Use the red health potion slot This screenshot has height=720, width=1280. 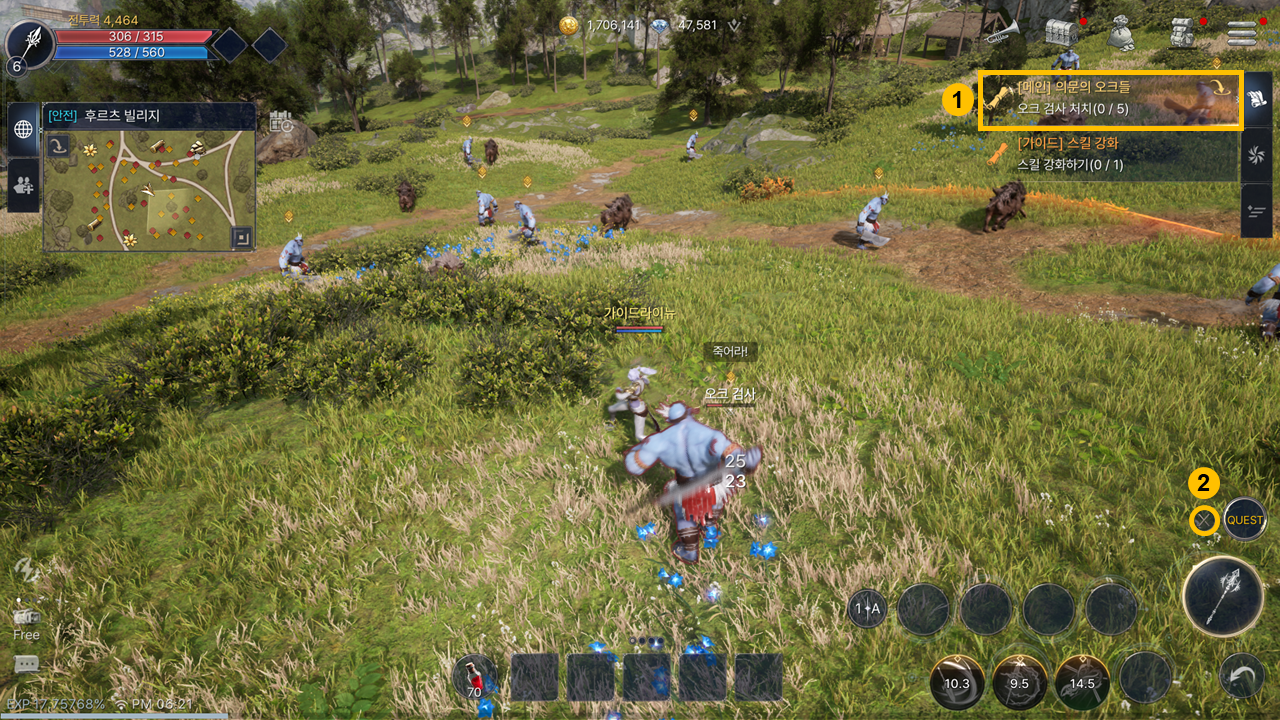475,676
